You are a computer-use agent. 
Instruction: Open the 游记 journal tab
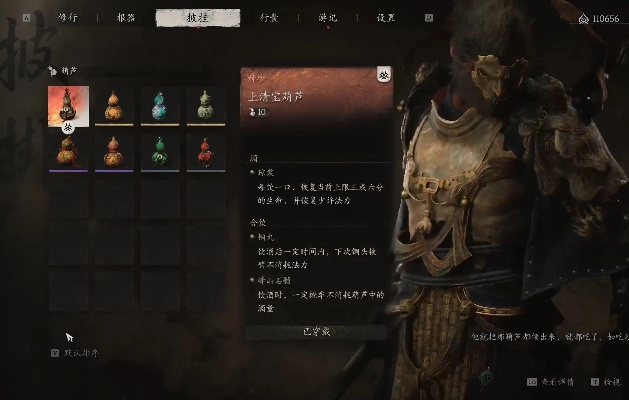point(327,17)
